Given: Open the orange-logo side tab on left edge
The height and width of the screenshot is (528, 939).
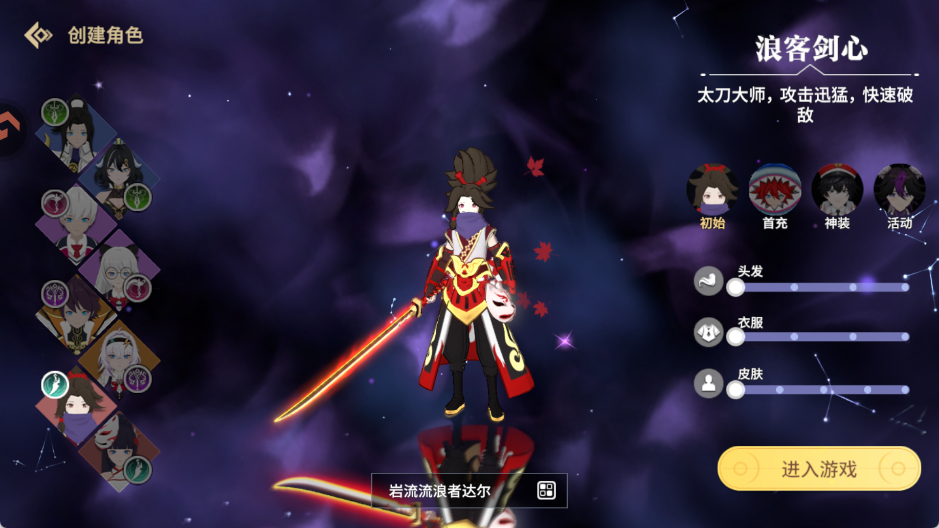Looking at the screenshot, I should 10,131.
